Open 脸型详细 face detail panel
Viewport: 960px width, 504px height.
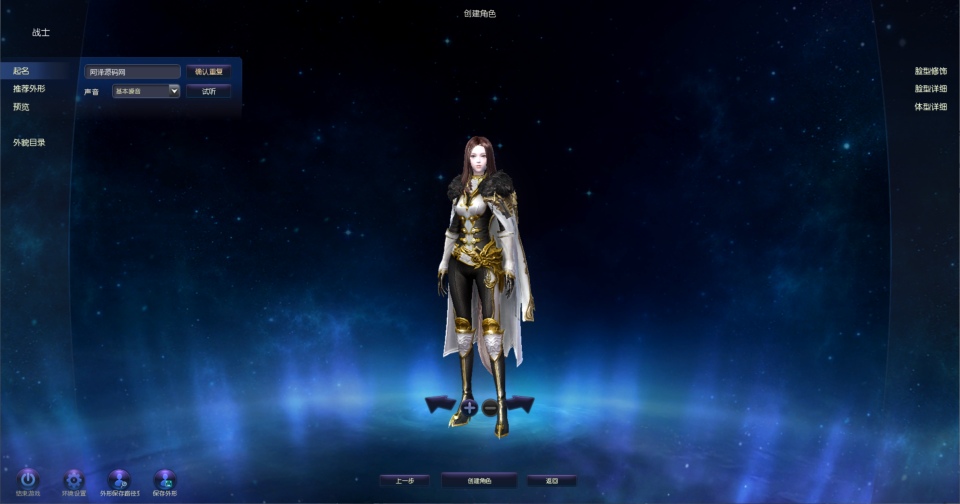click(930, 89)
